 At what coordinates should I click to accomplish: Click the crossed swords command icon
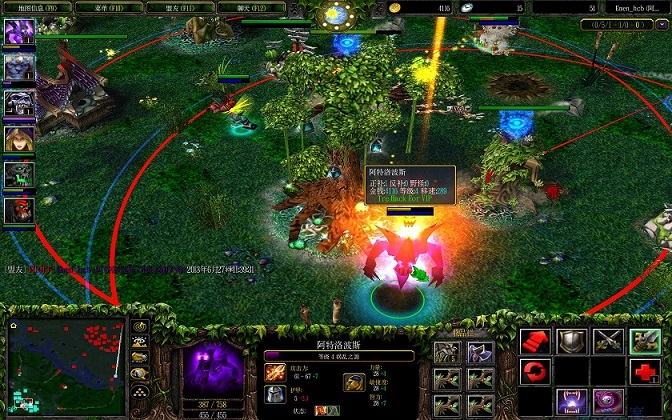click(x=607, y=341)
